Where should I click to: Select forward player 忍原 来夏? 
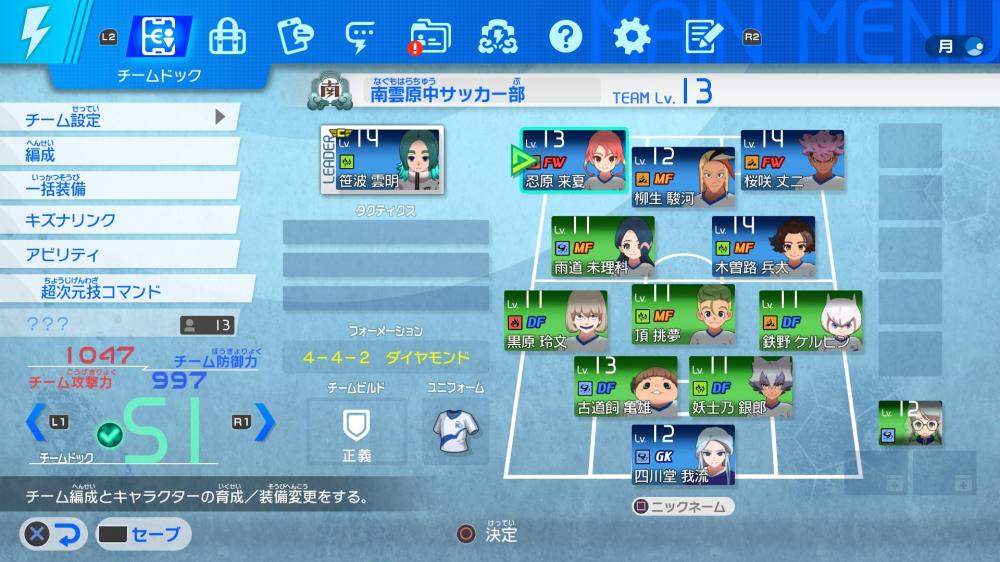click(x=573, y=160)
